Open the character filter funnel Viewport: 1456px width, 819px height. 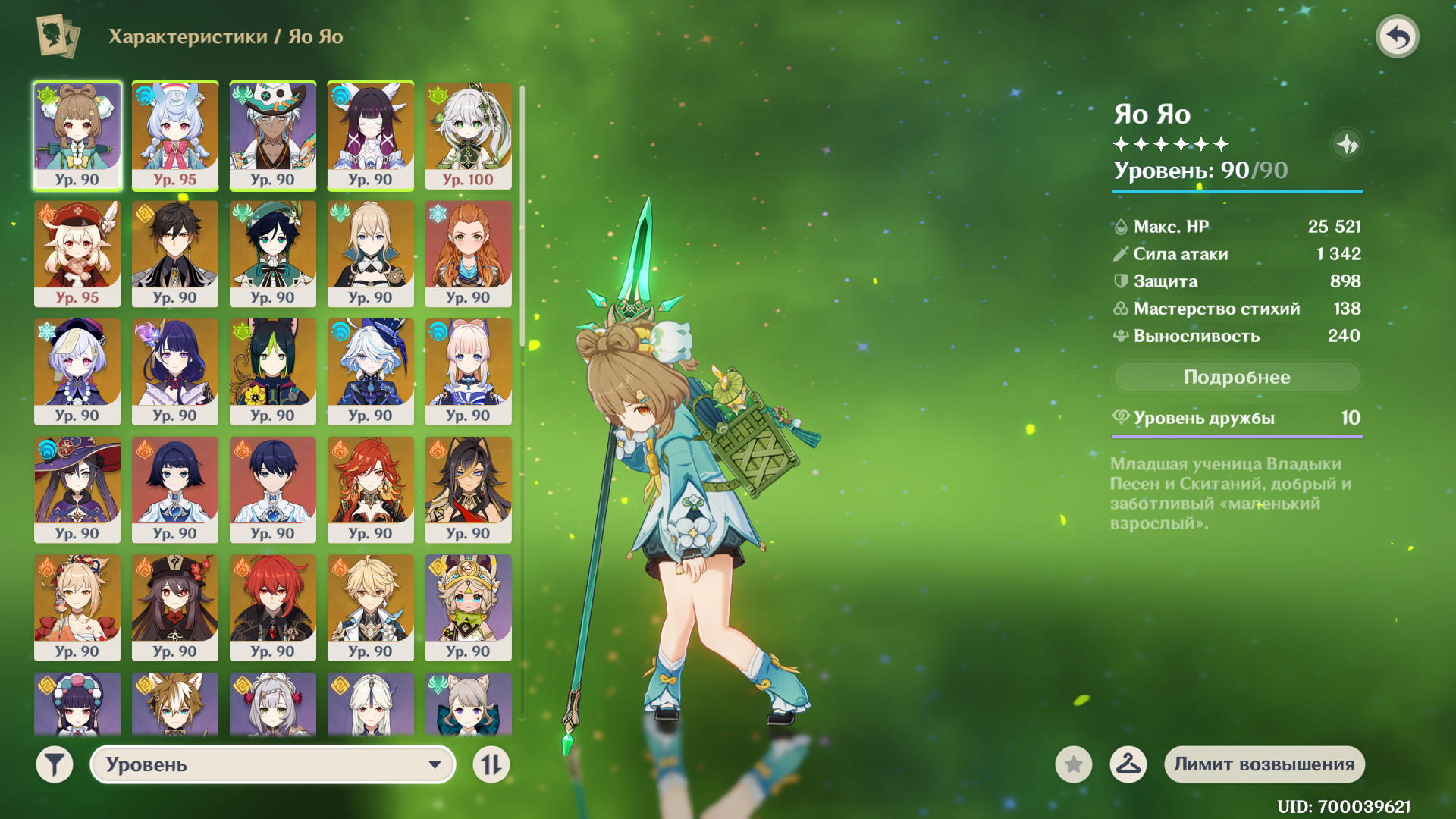coord(55,764)
